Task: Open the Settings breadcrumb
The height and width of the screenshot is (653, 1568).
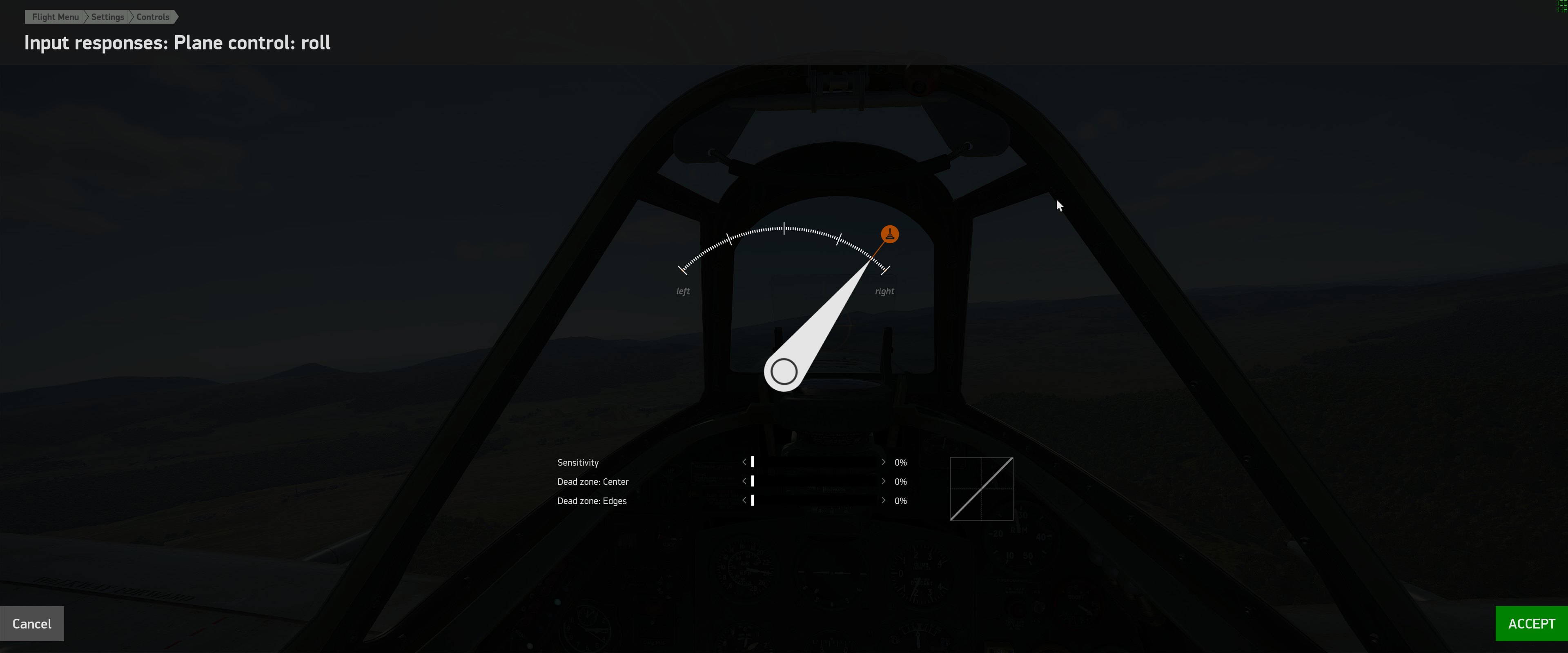Action: [x=108, y=17]
